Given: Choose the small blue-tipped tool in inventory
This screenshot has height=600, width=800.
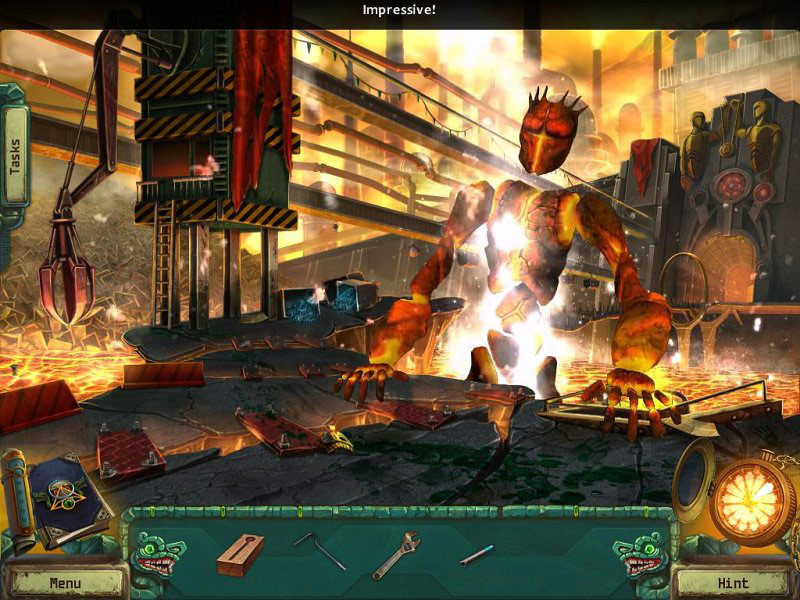Looking at the screenshot, I should (x=476, y=553).
